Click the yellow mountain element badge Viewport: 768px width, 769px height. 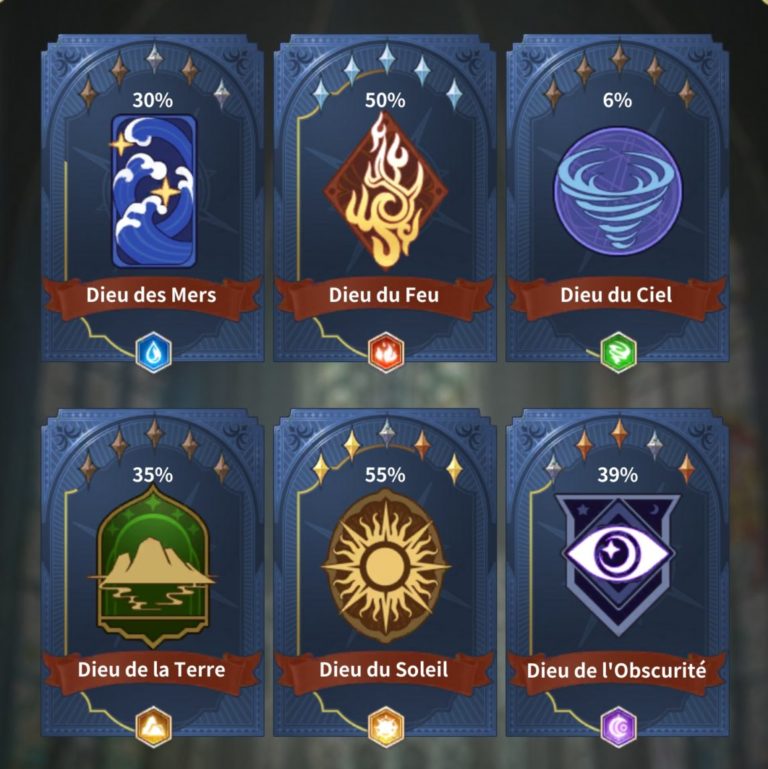153,727
